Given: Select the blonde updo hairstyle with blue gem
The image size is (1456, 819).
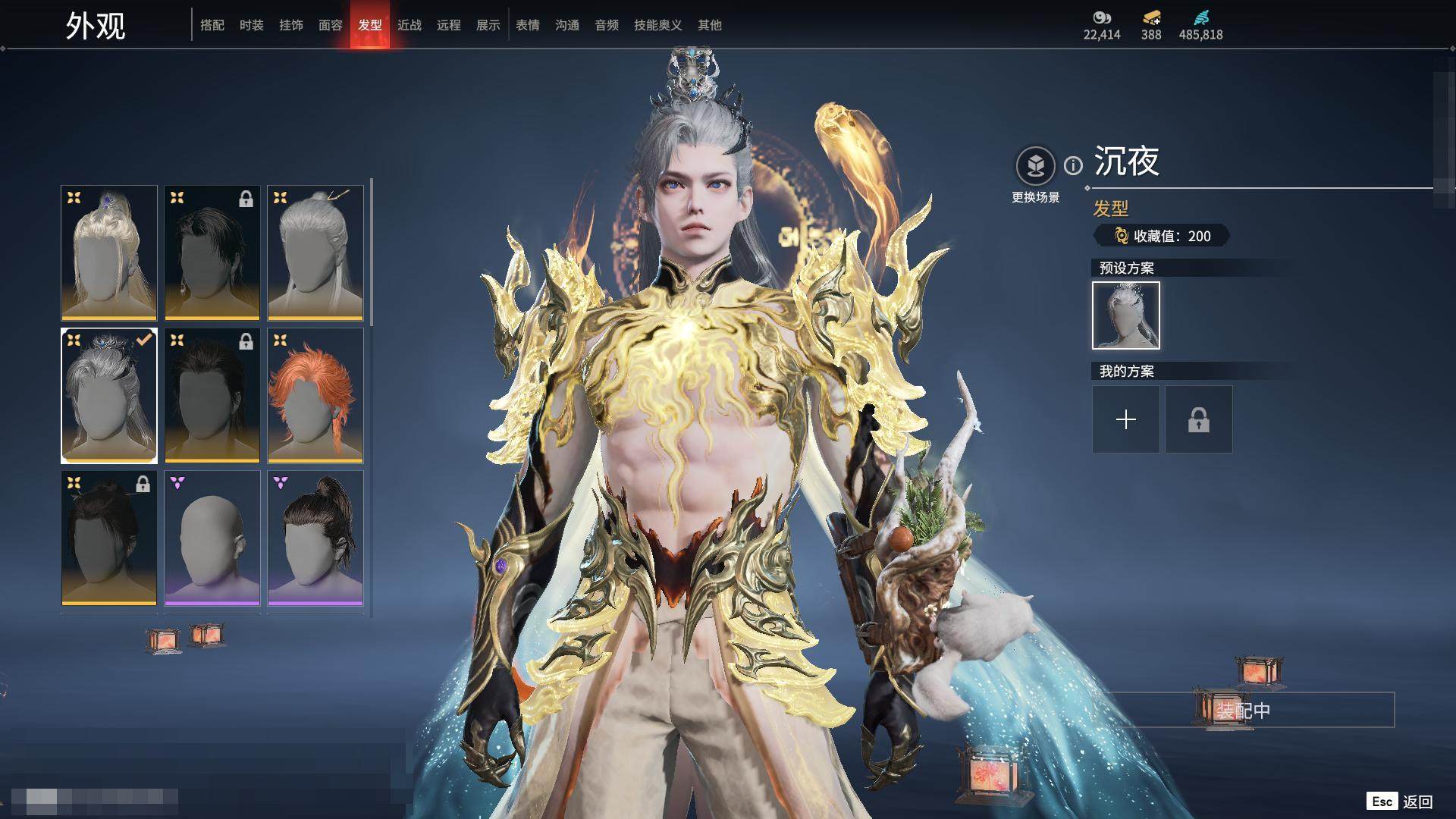Looking at the screenshot, I should (x=109, y=253).
